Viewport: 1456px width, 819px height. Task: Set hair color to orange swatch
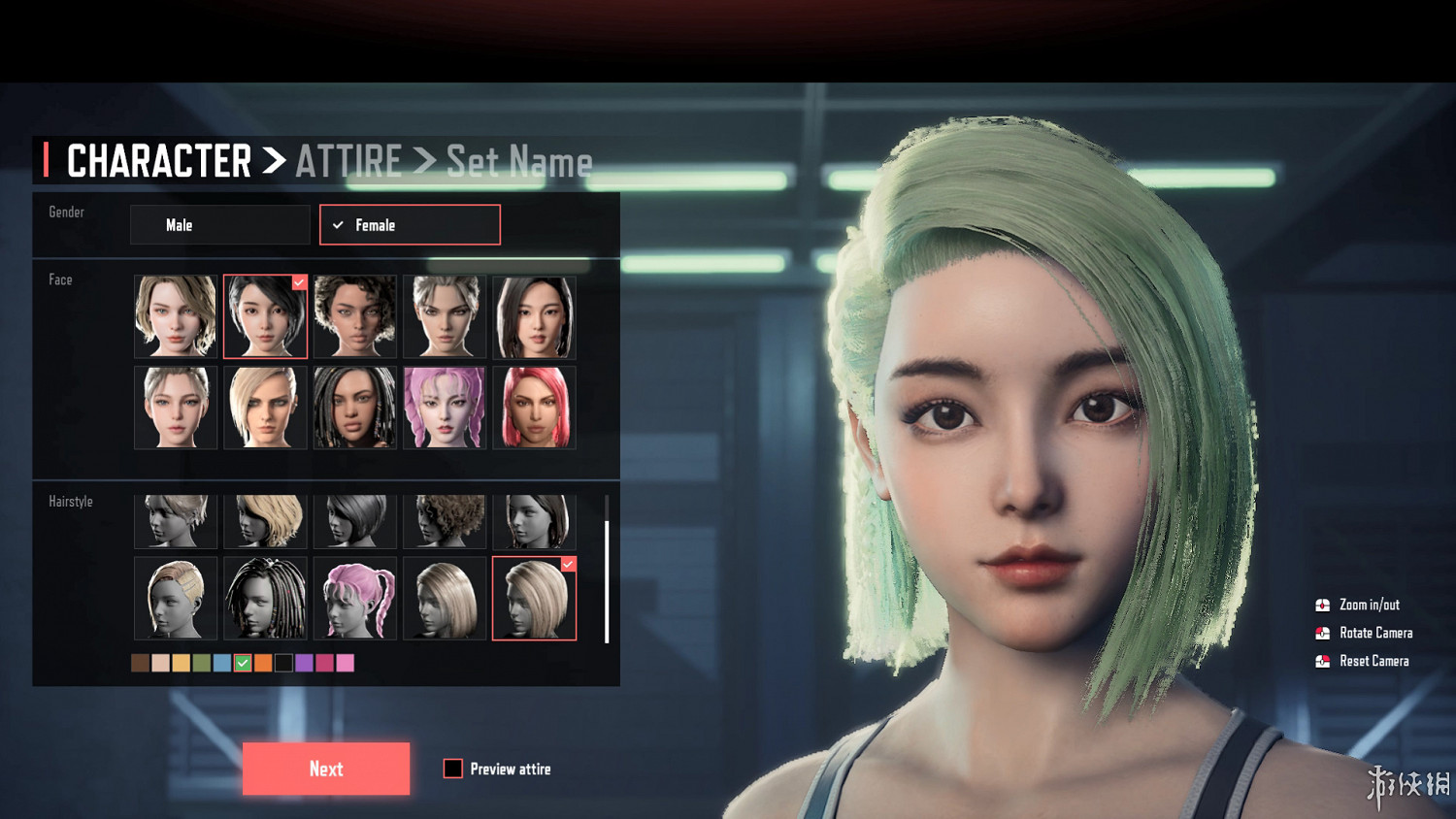[263, 663]
